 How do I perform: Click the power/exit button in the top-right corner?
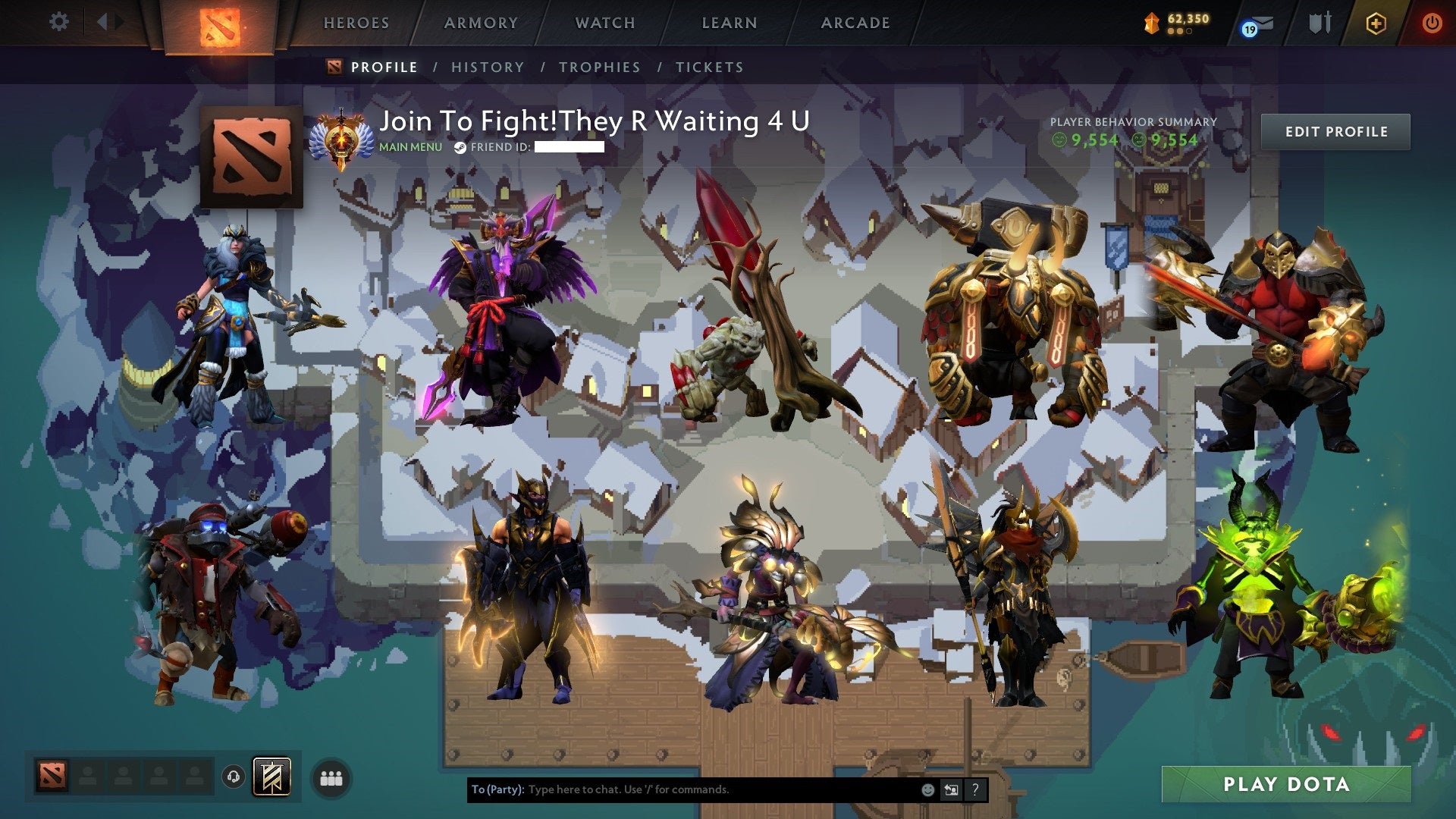click(x=1432, y=22)
